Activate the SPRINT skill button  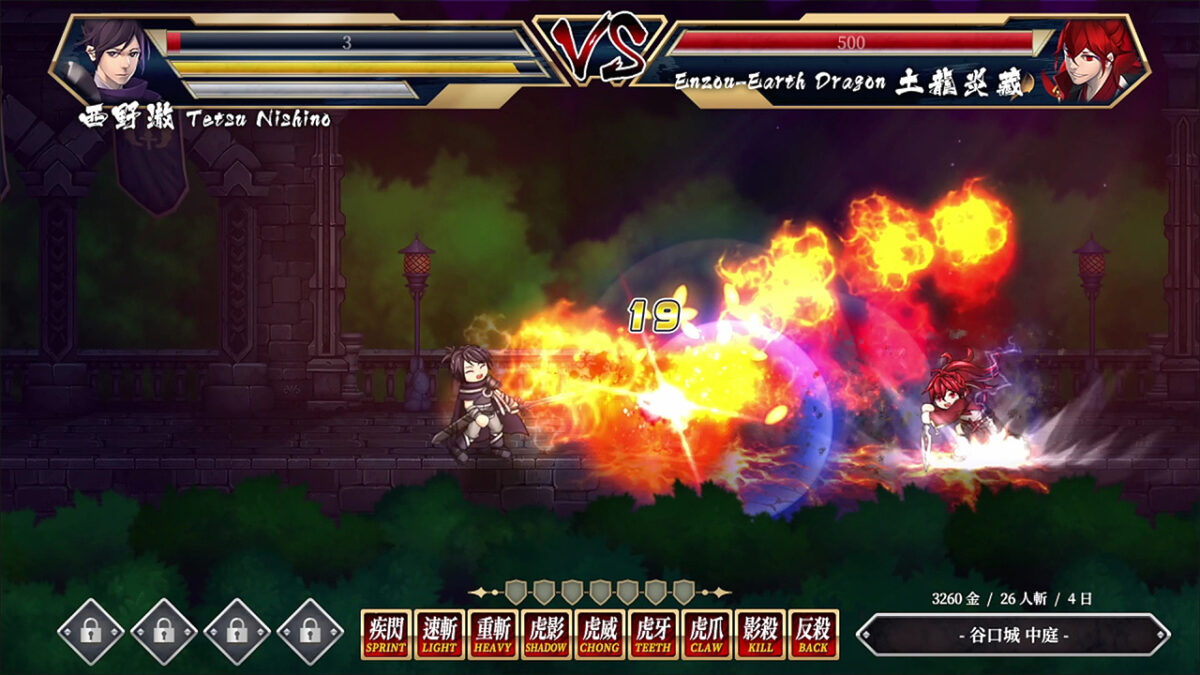point(386,634)
